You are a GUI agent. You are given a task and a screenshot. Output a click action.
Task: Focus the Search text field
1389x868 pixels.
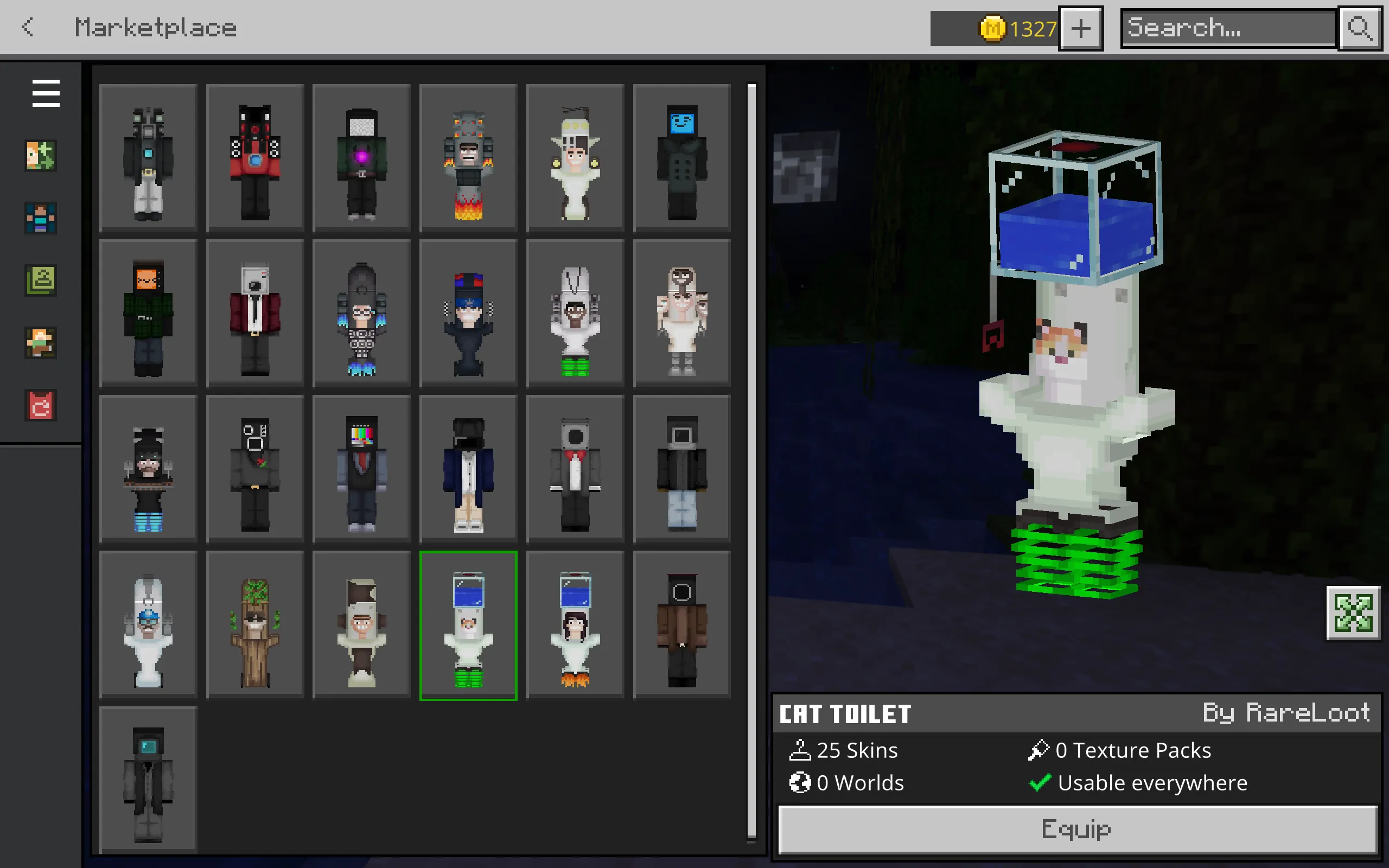coord(1228,28)
